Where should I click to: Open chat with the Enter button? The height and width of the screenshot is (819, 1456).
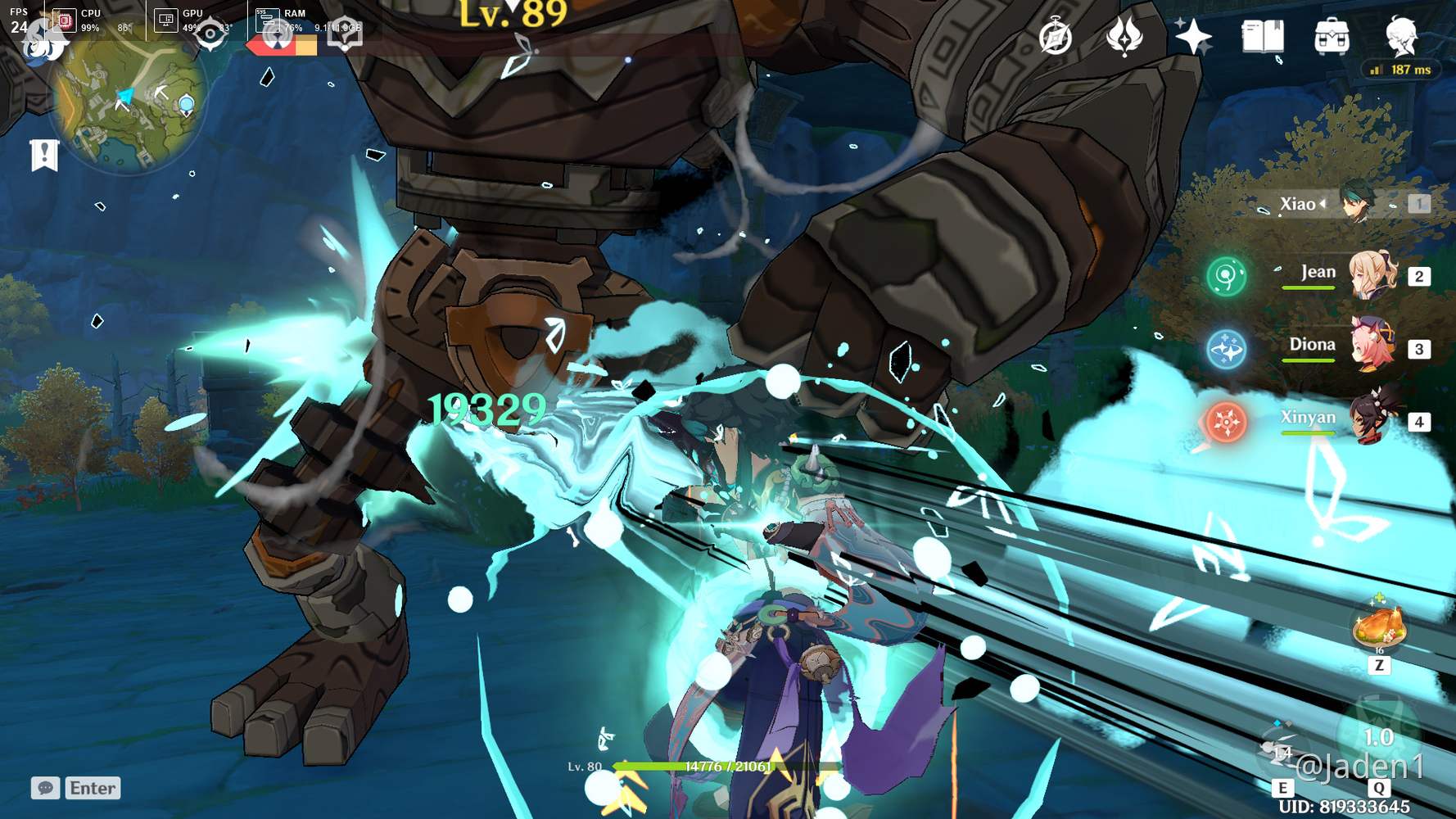click(91, 788)
